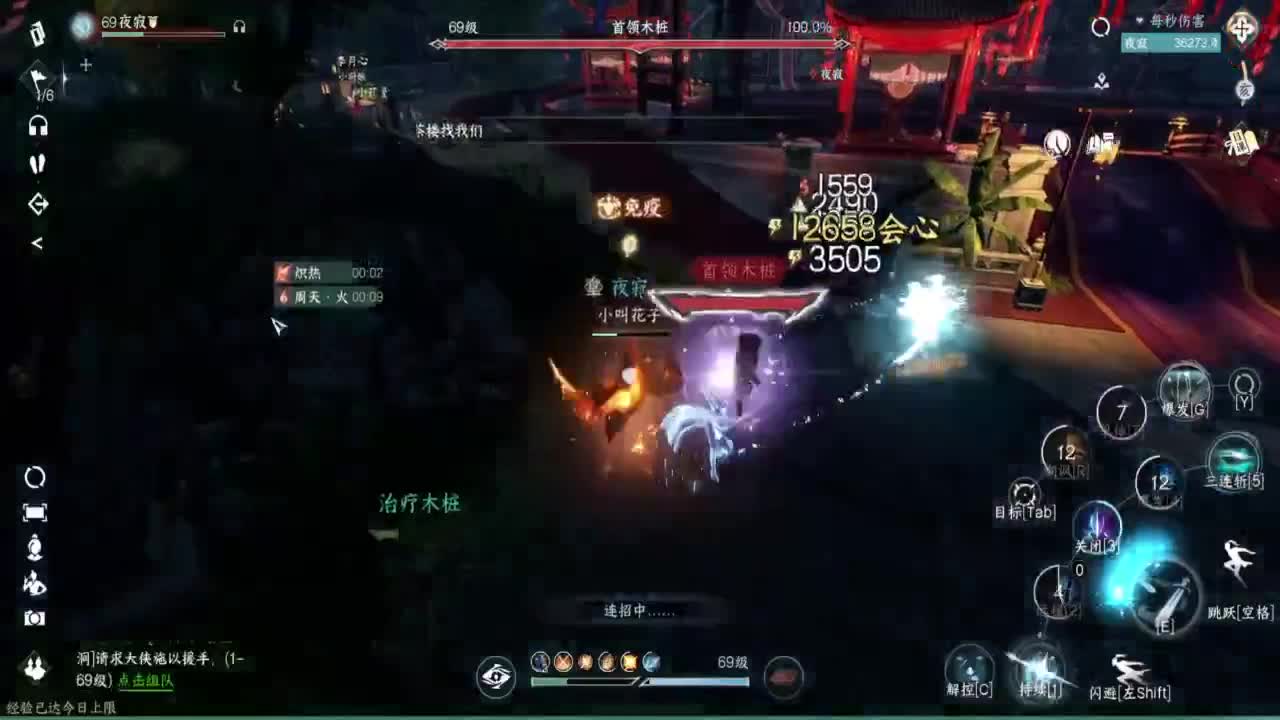Use the 三连斩[5] triple slash skill
Image resolution: width=1280 pixels, height=720 pixels.
point(1232,458)
